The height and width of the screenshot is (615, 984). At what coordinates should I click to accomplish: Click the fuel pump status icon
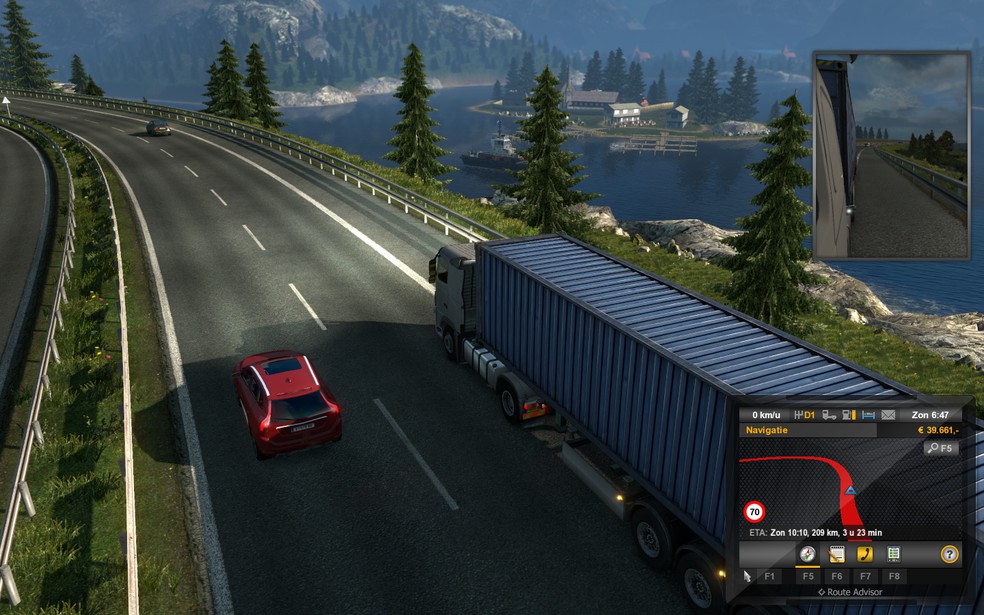[x=848, y=415]
